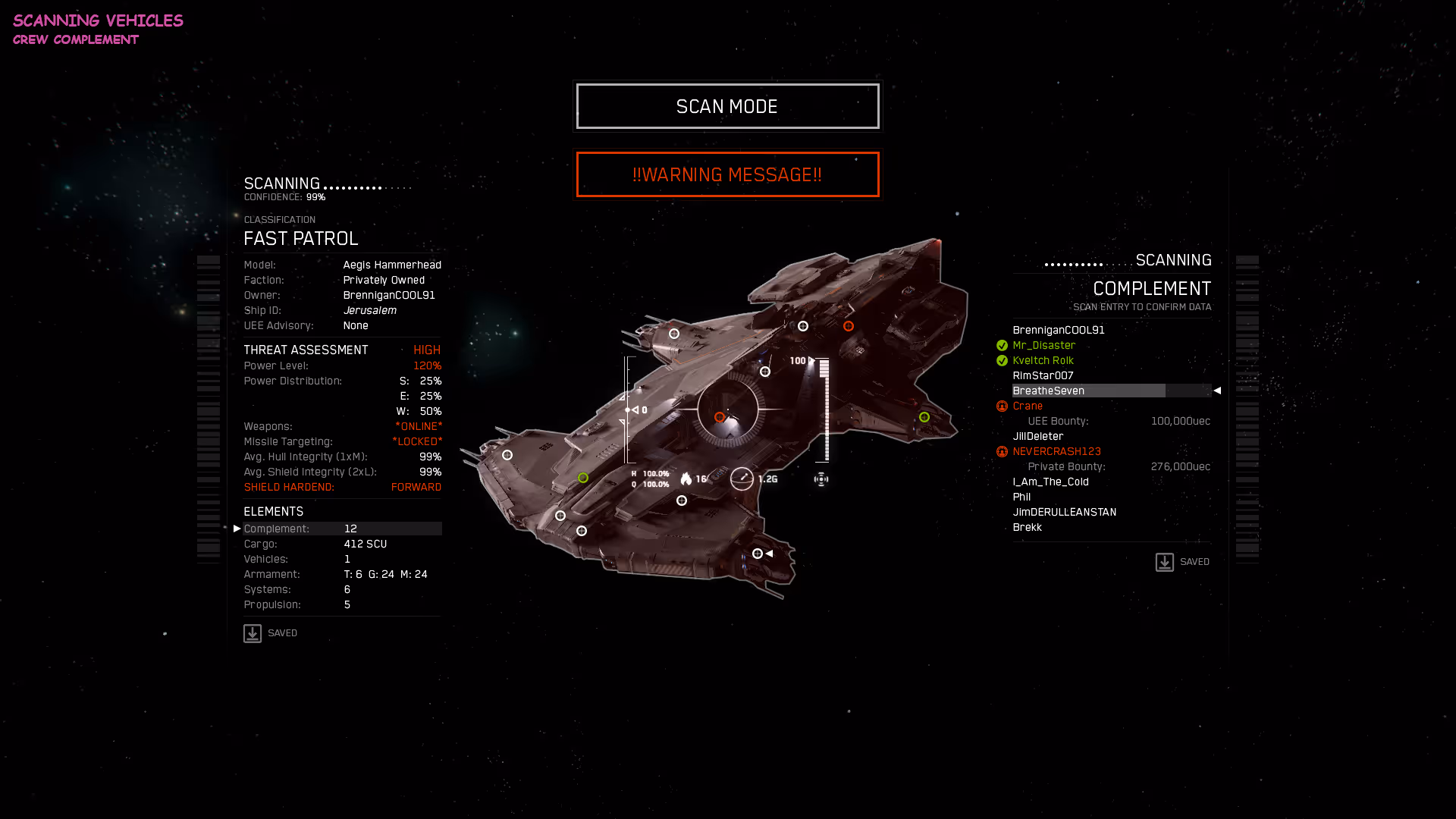Click the SCAN MODE button

click(727, 106)
